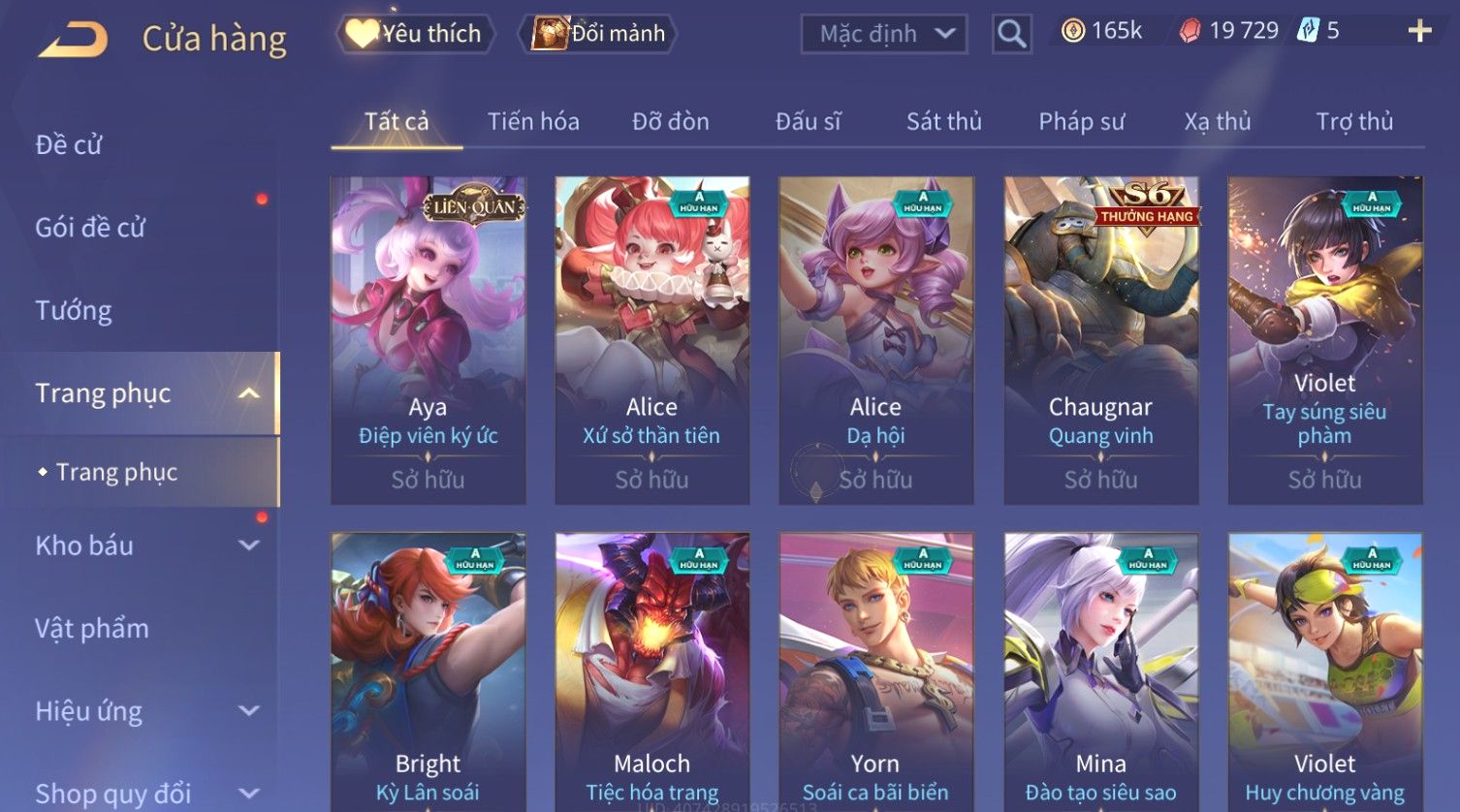Go to the Vật phẩm section
The image size is (1460, 812).
(92, 629)
